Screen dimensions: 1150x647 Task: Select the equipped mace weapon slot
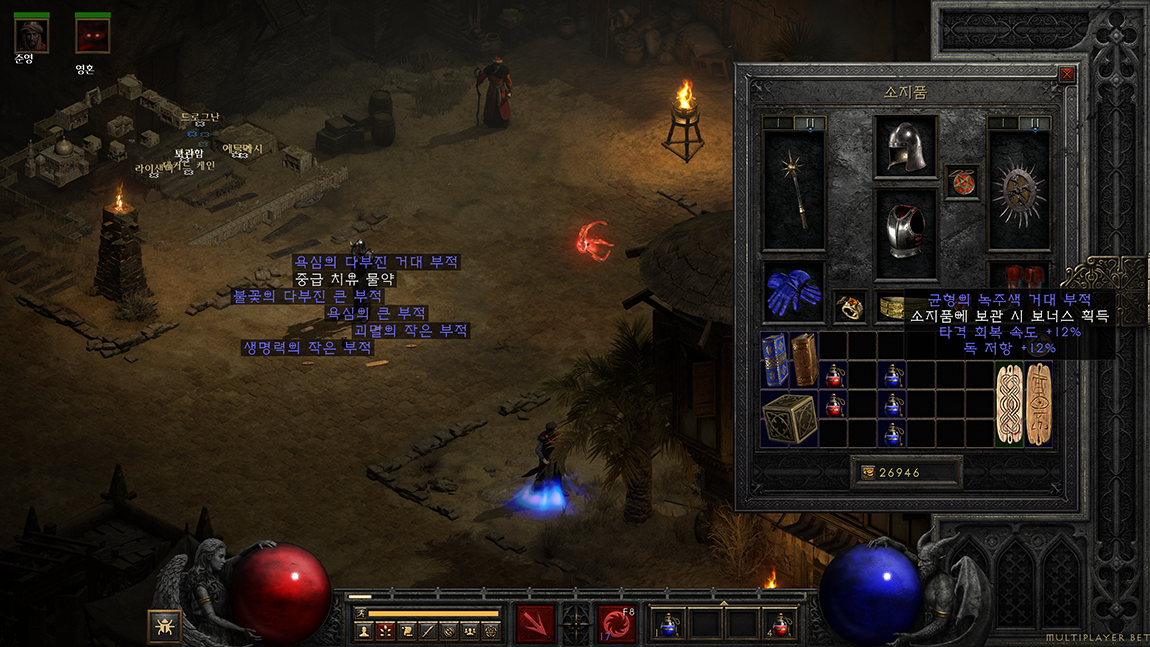click(793, 190)
